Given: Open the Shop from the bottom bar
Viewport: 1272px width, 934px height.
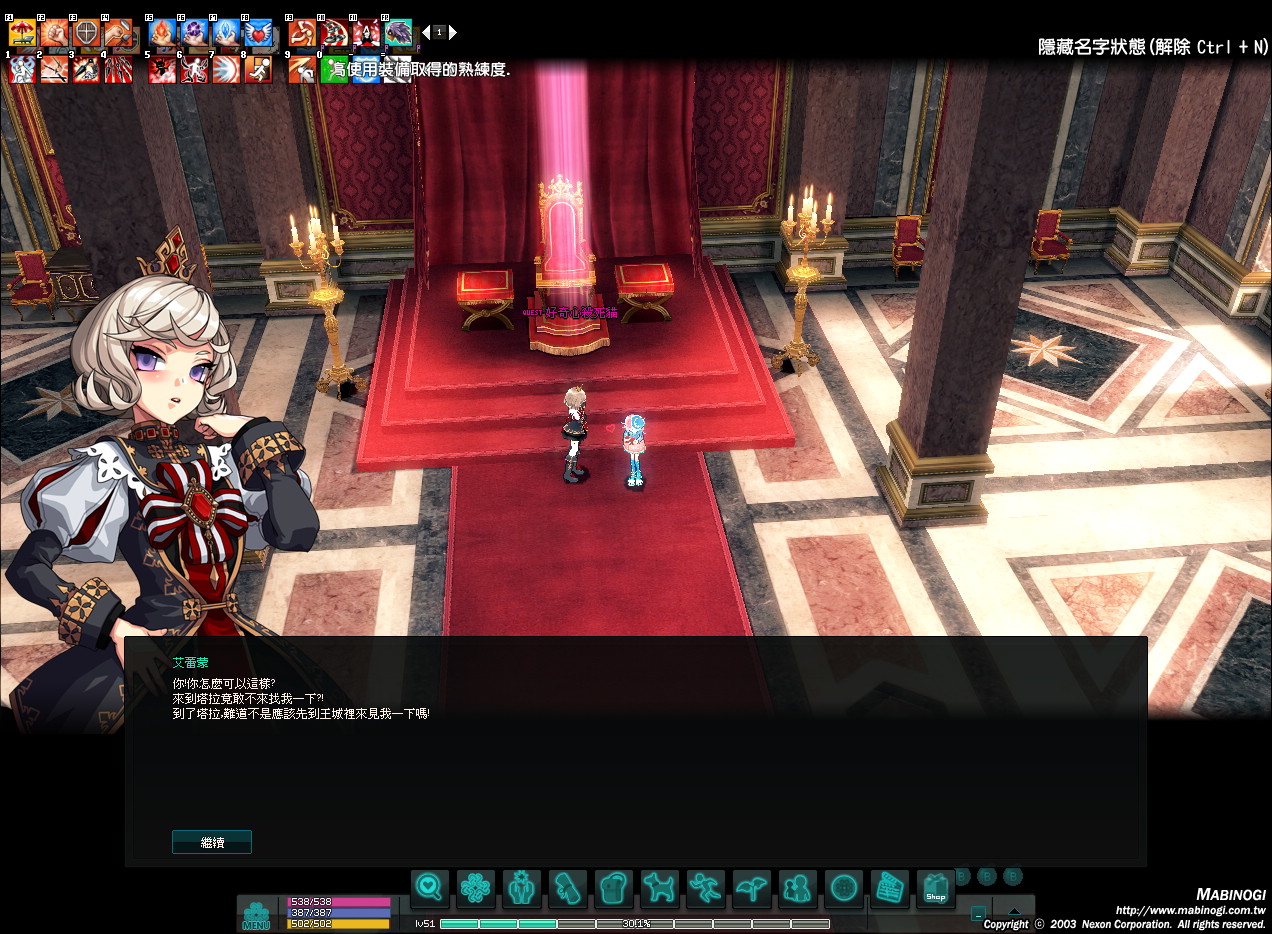Looking at the screenshot, I should 935,888.
